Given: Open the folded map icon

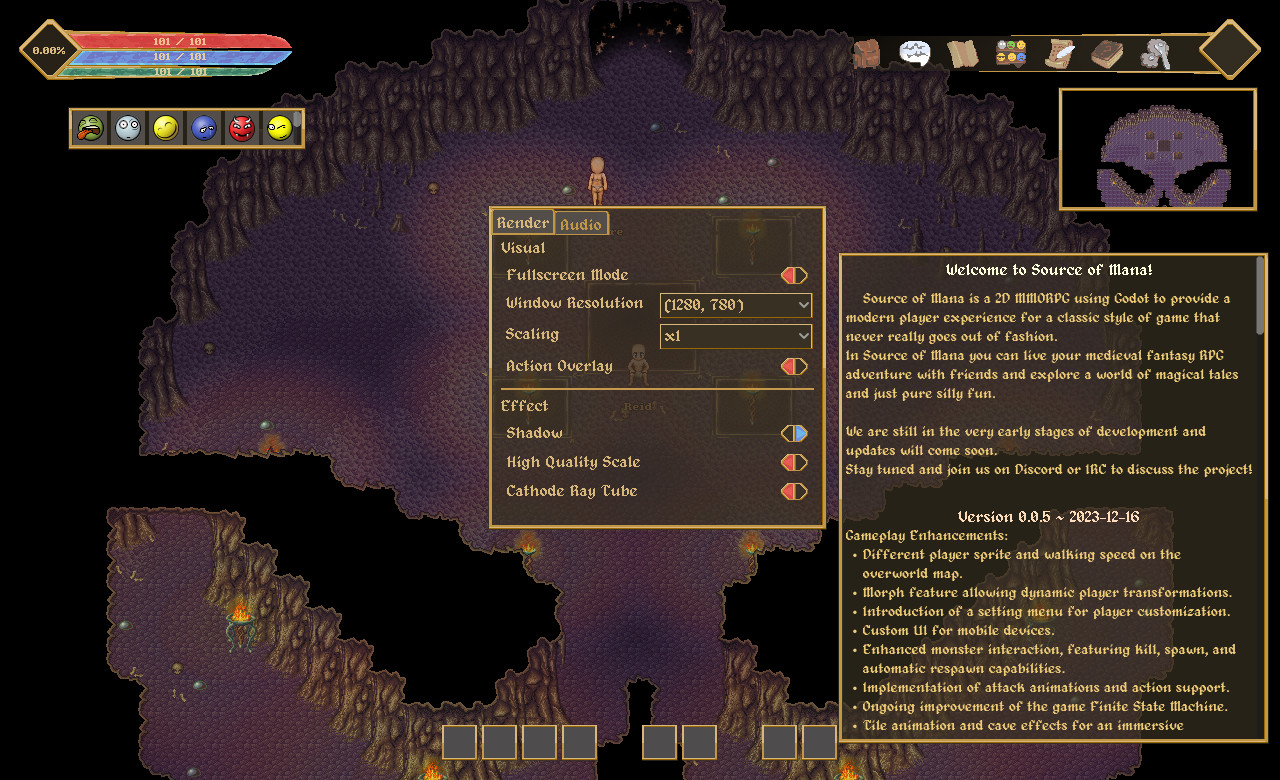Looking at the screenshot, I should point(963,54).
